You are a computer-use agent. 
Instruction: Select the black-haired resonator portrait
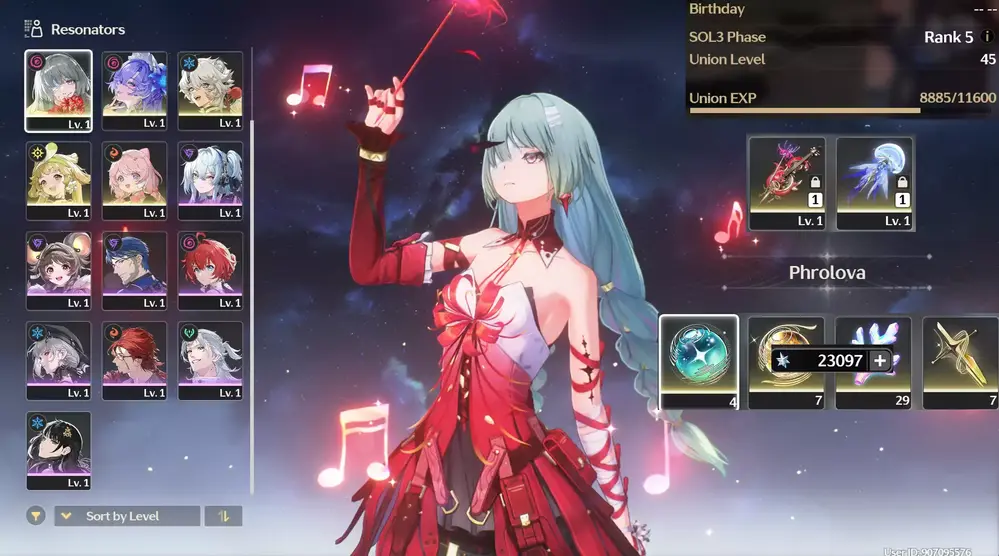coord(59,451)
